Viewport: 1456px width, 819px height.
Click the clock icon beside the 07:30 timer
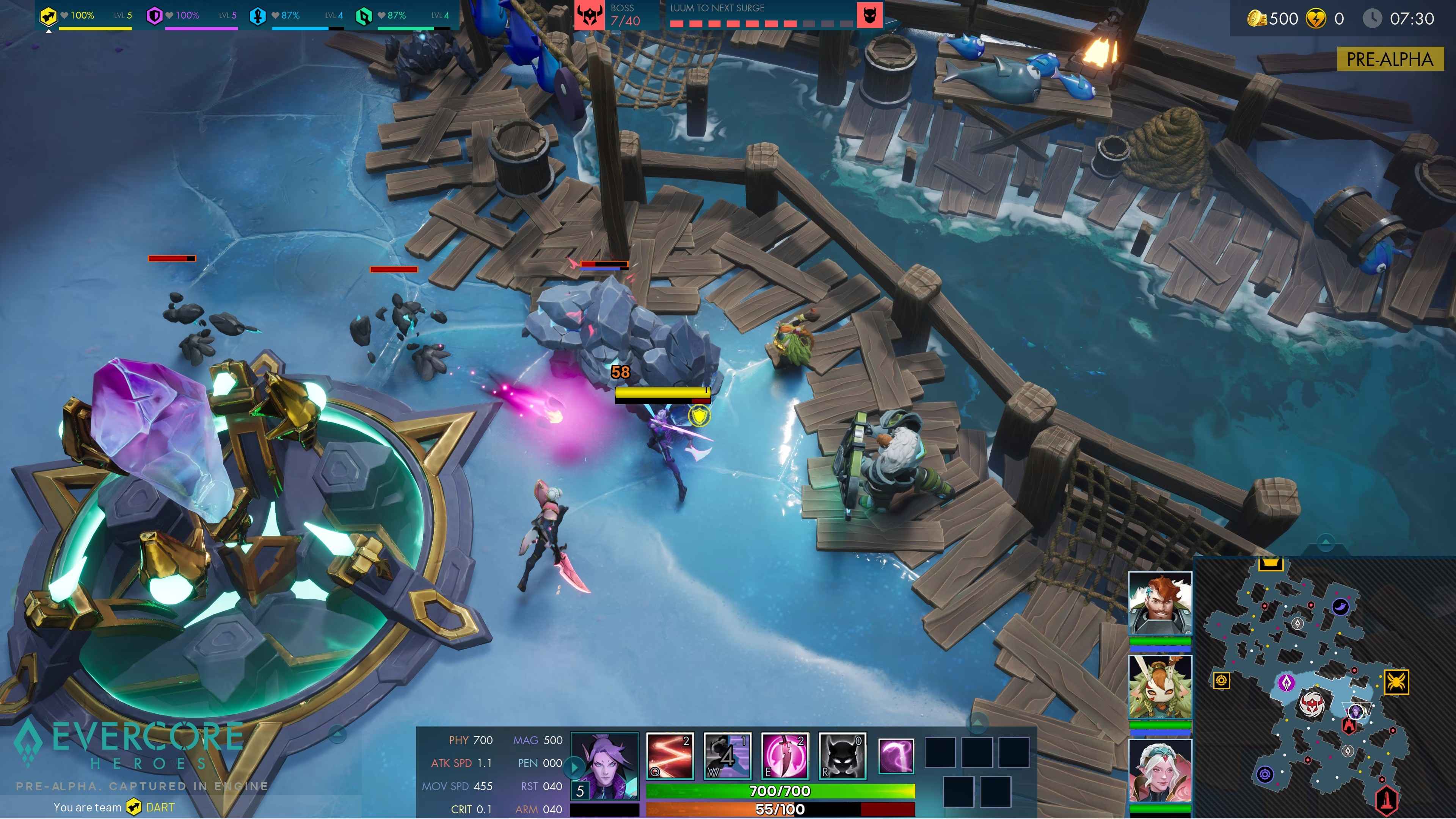1373,17
